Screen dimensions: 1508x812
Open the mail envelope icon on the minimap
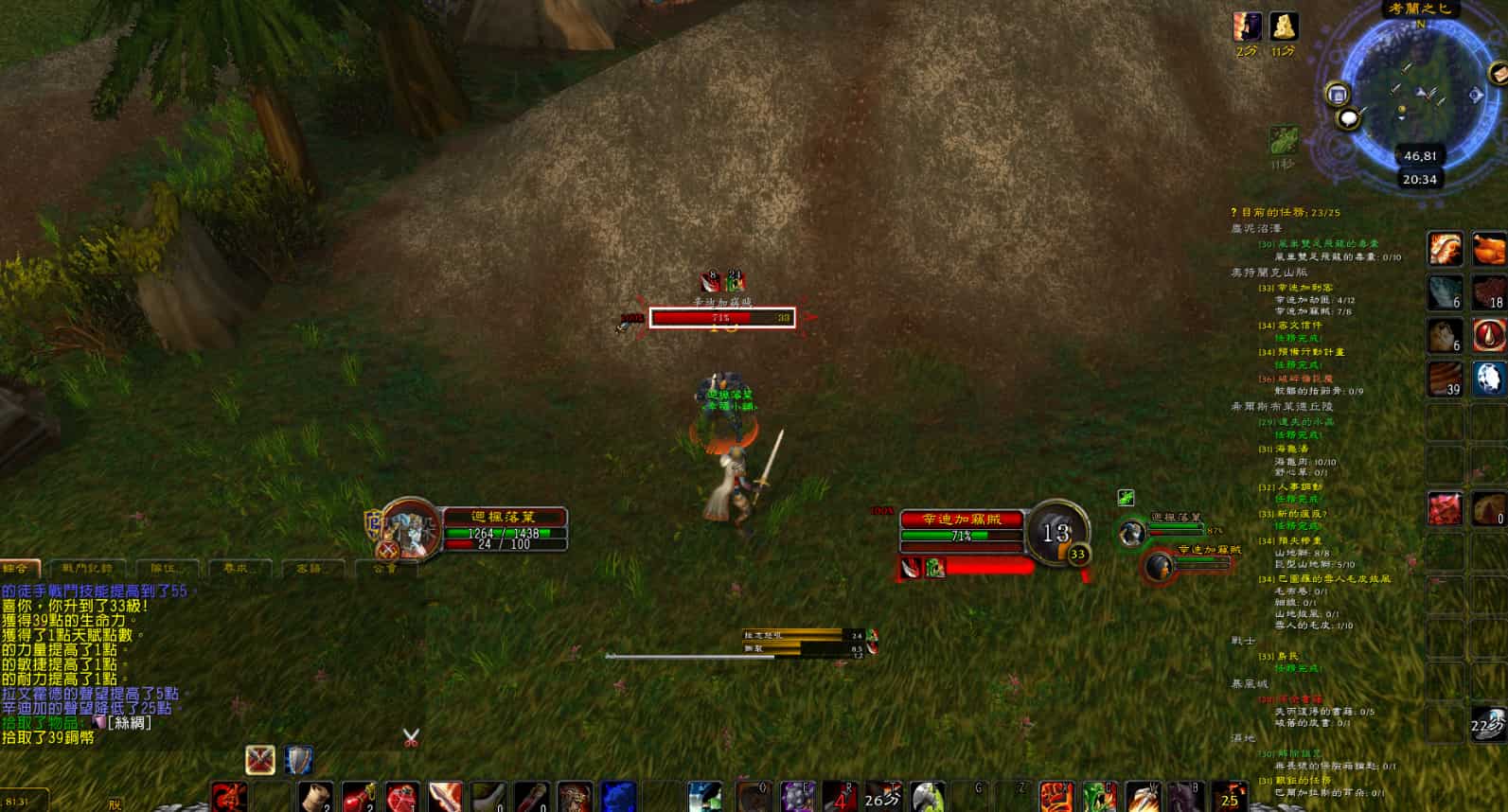[x=1338, y=94]
